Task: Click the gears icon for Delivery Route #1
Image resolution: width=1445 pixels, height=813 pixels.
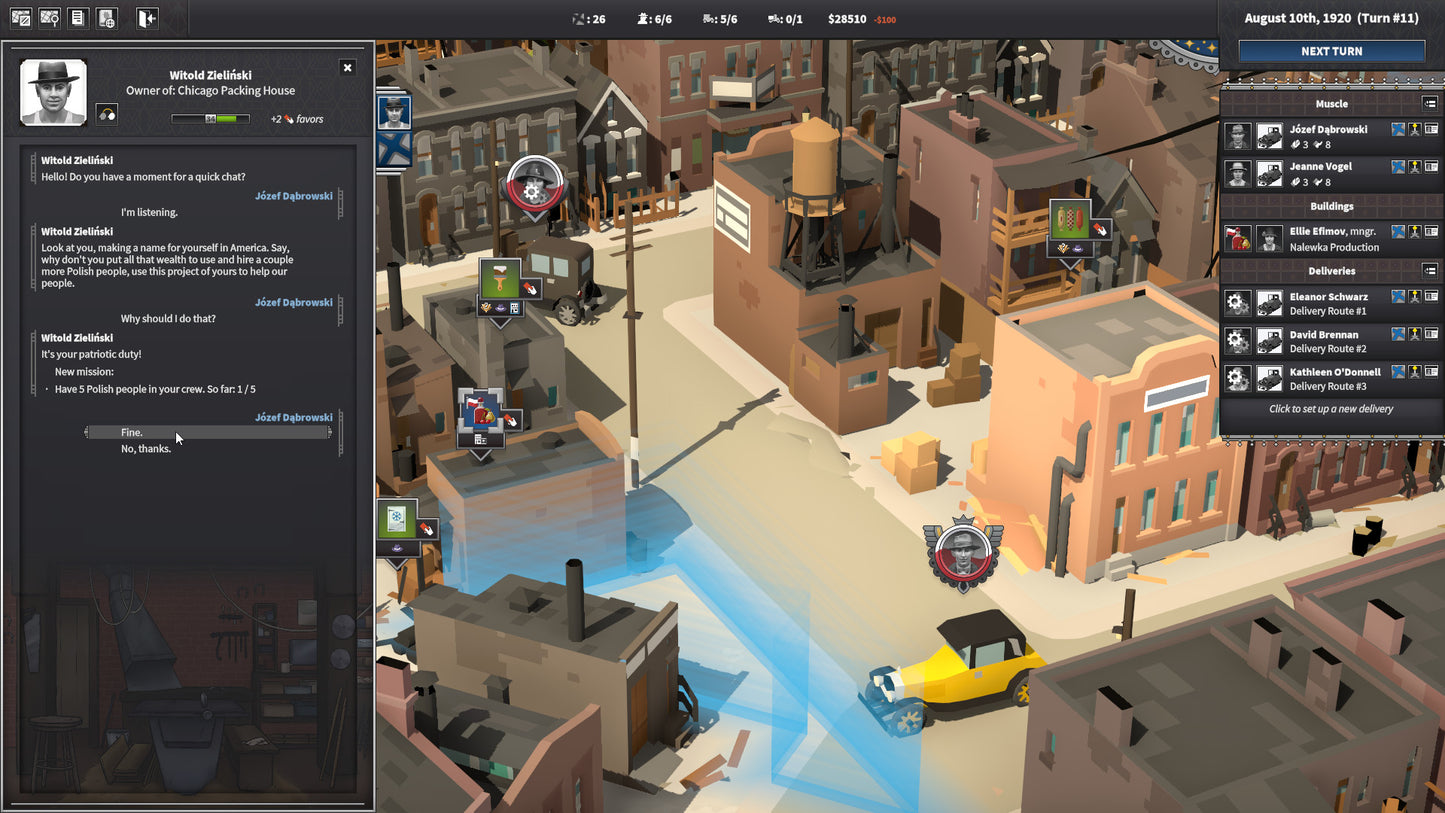Action: pyautogui.click(x=1237, y=302)
